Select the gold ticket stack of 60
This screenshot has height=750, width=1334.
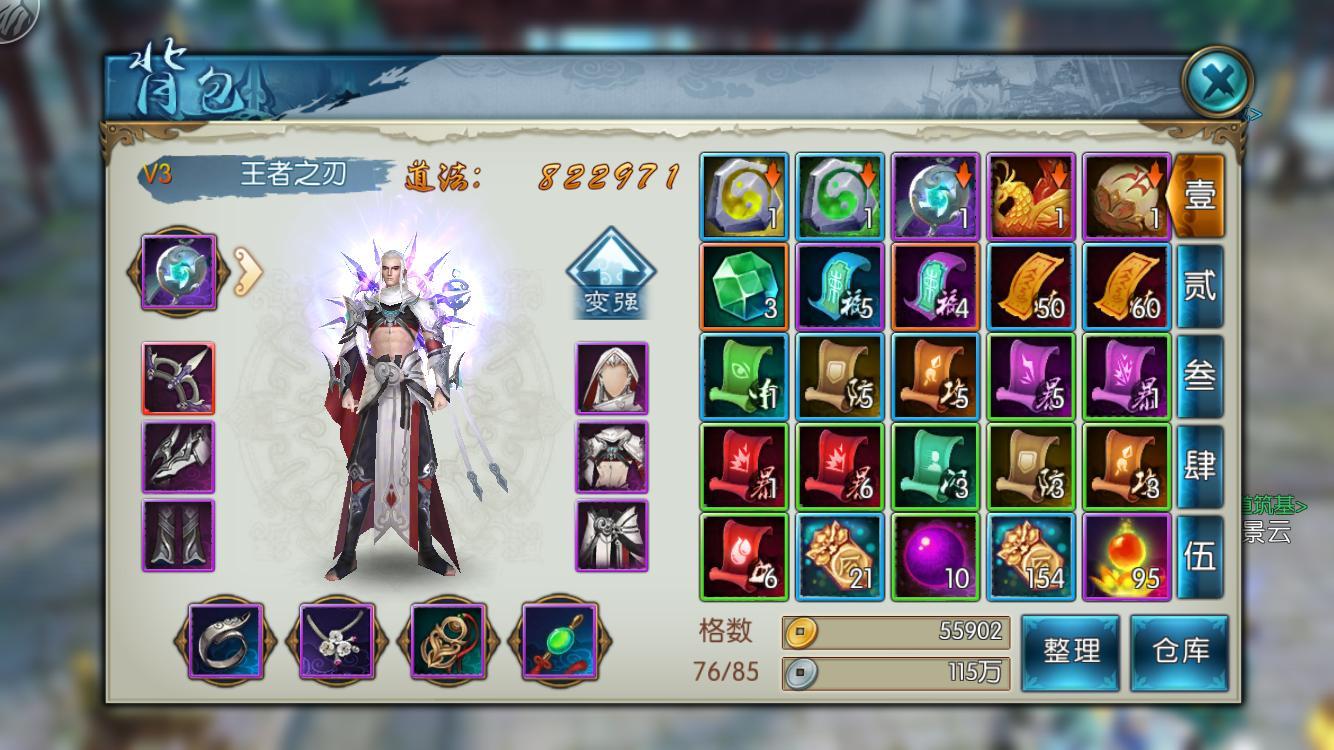point(1127,287)
